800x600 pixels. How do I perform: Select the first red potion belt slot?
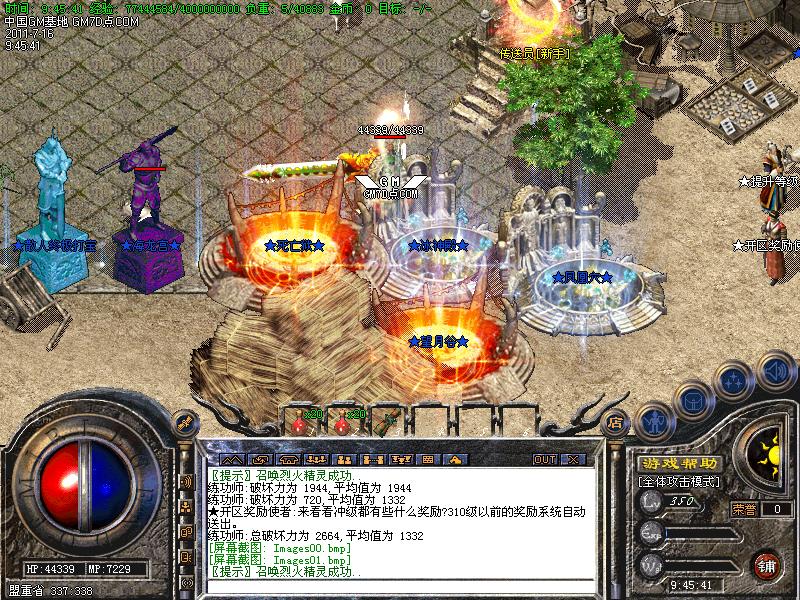(x=301, y=424)
